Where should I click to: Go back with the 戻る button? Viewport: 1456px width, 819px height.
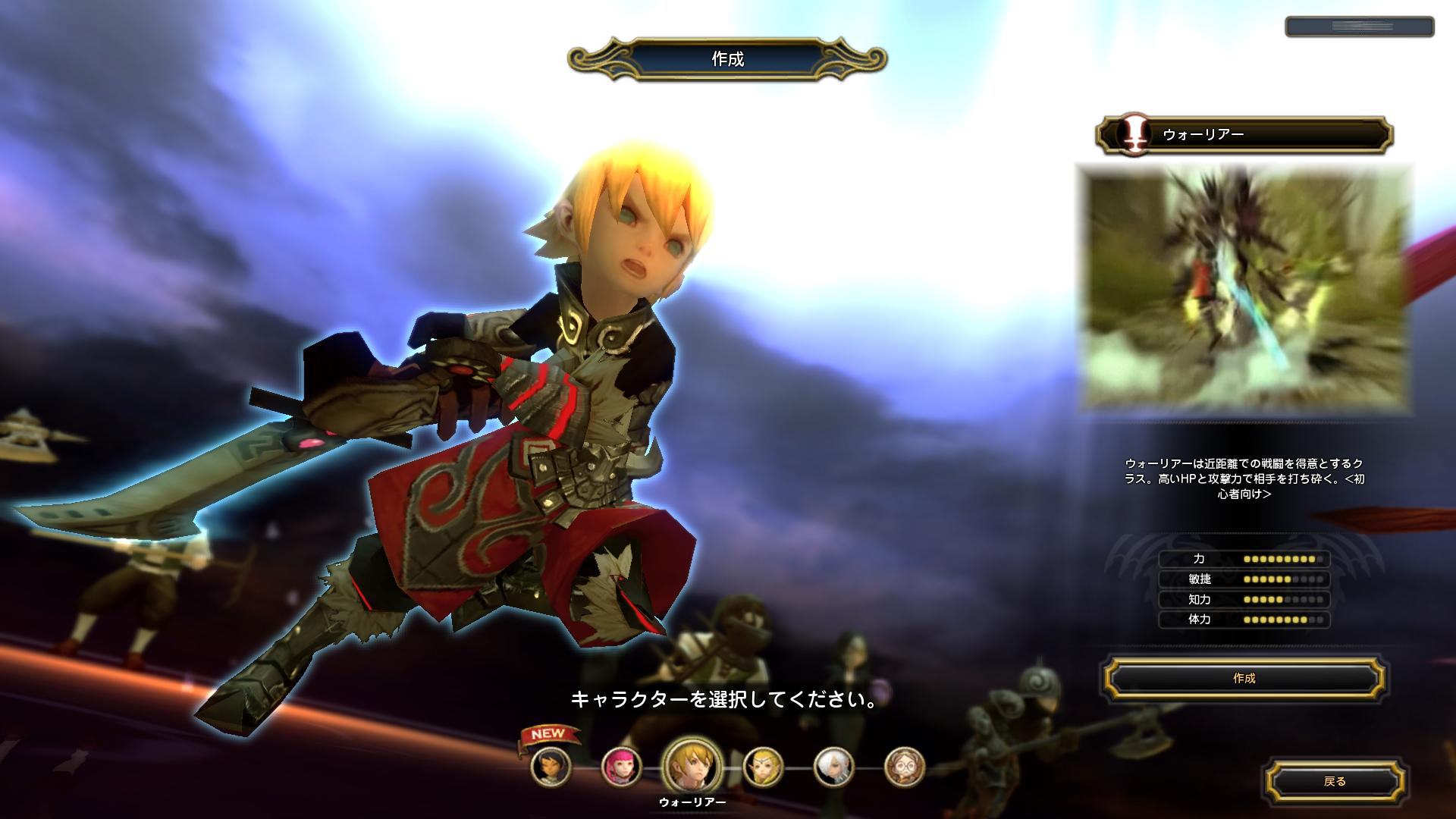click(1335, 781)
